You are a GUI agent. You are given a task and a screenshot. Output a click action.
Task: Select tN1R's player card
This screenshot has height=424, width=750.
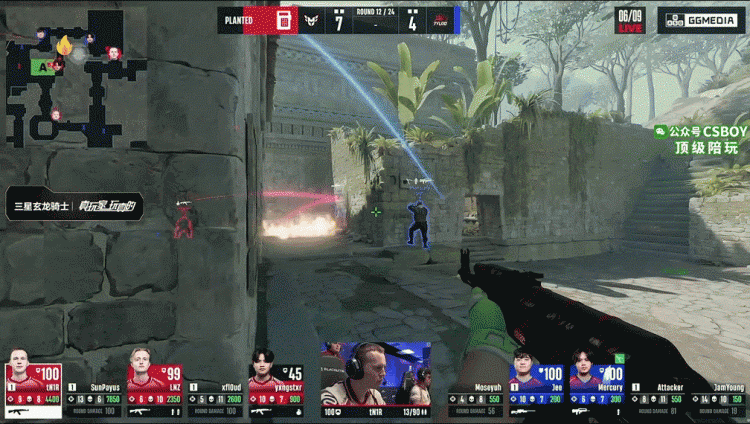(x=34, y=383)
